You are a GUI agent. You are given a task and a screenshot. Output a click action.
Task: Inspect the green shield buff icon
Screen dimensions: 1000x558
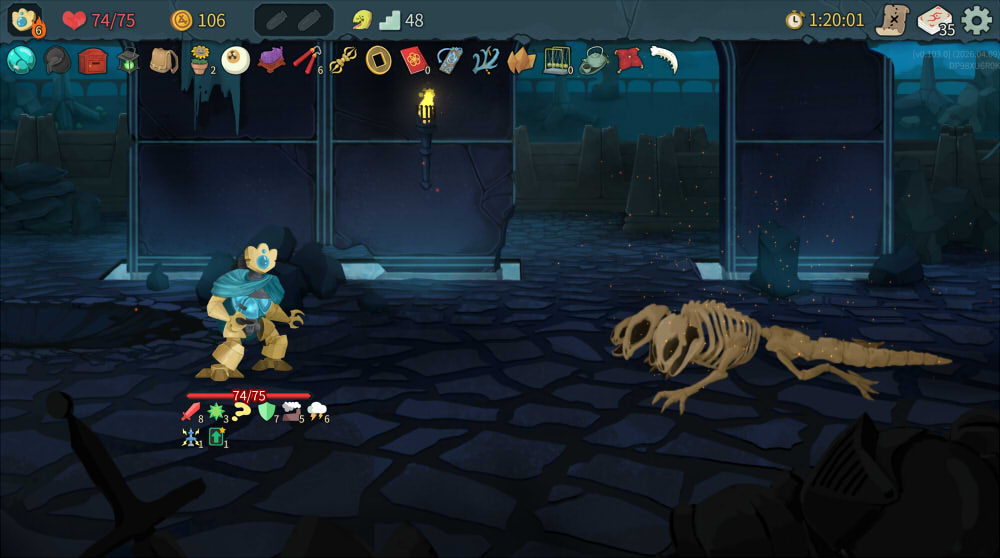coord(267,411)
